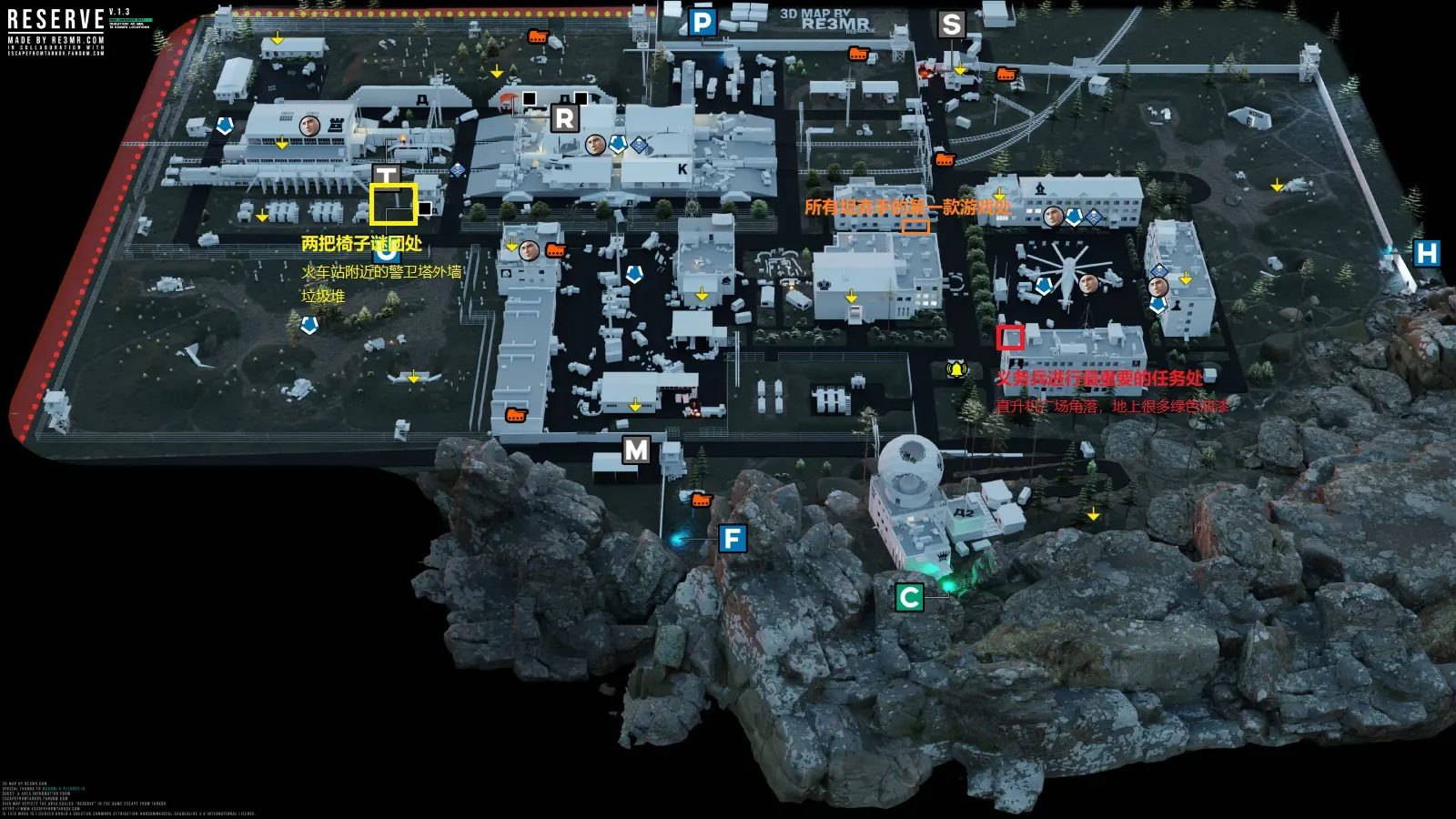Select the red square location highlight

pyautogui.click(x=1010, y=338)
